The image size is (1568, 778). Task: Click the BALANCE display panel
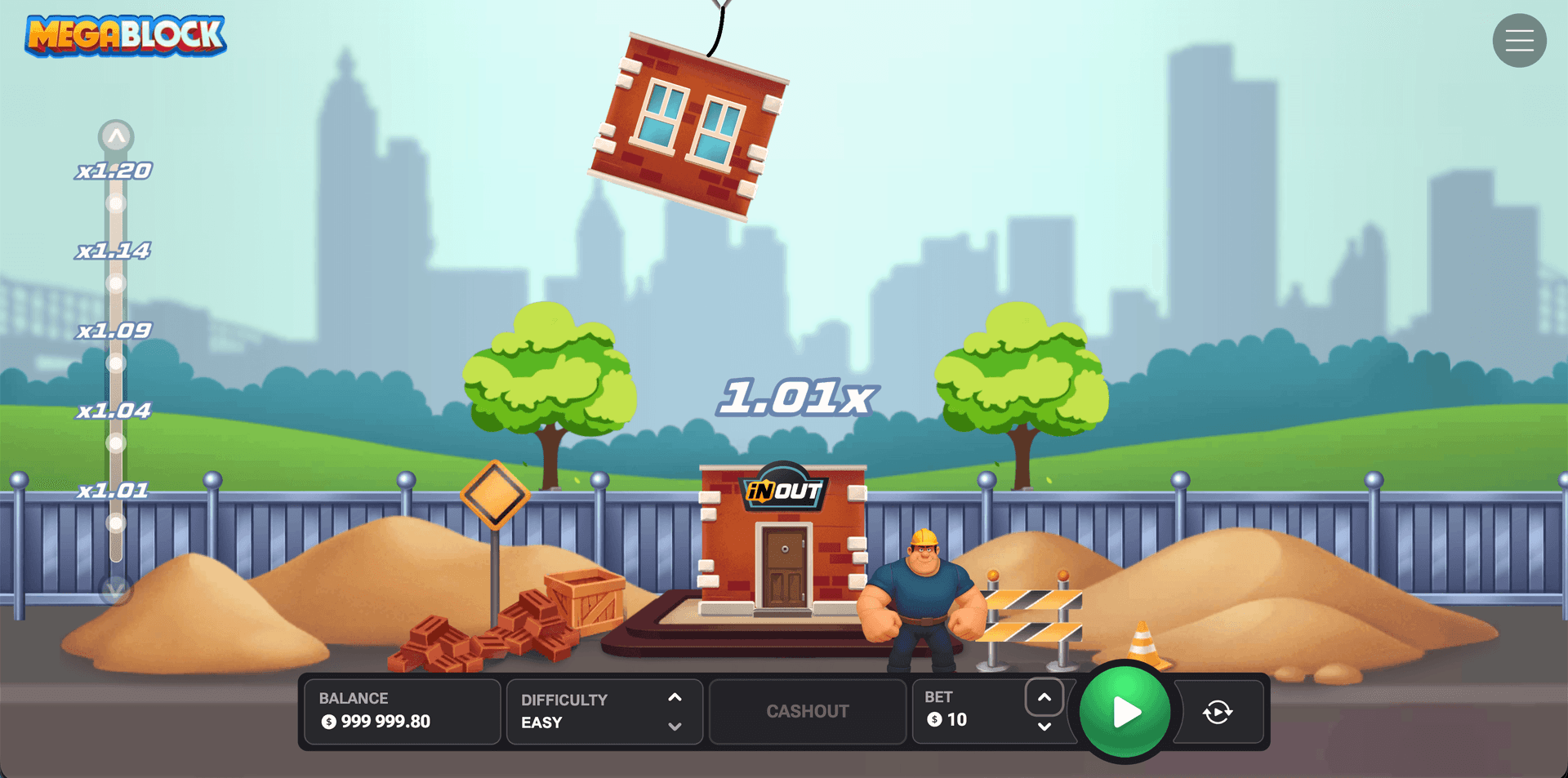[x=401, y=711]
